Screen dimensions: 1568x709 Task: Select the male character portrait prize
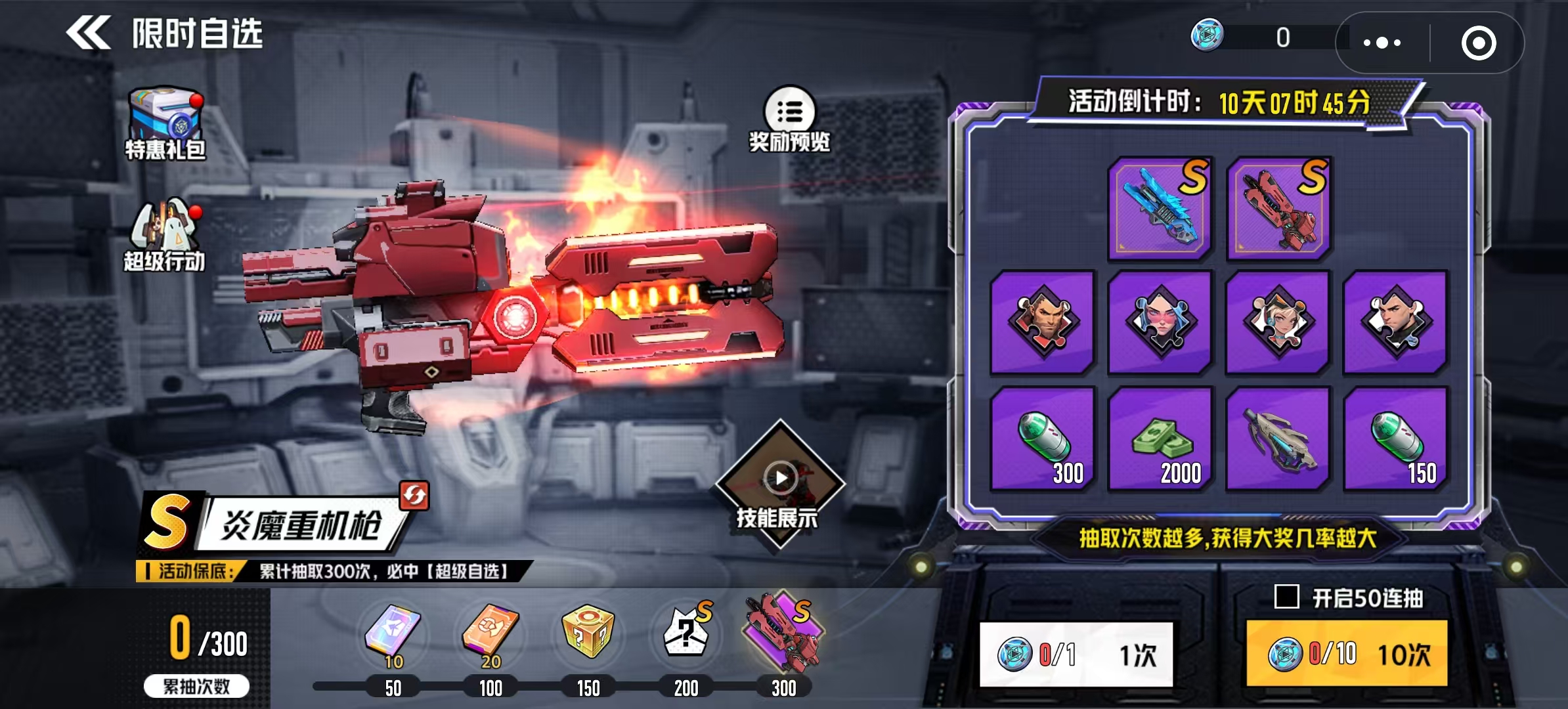[1043, 322]
